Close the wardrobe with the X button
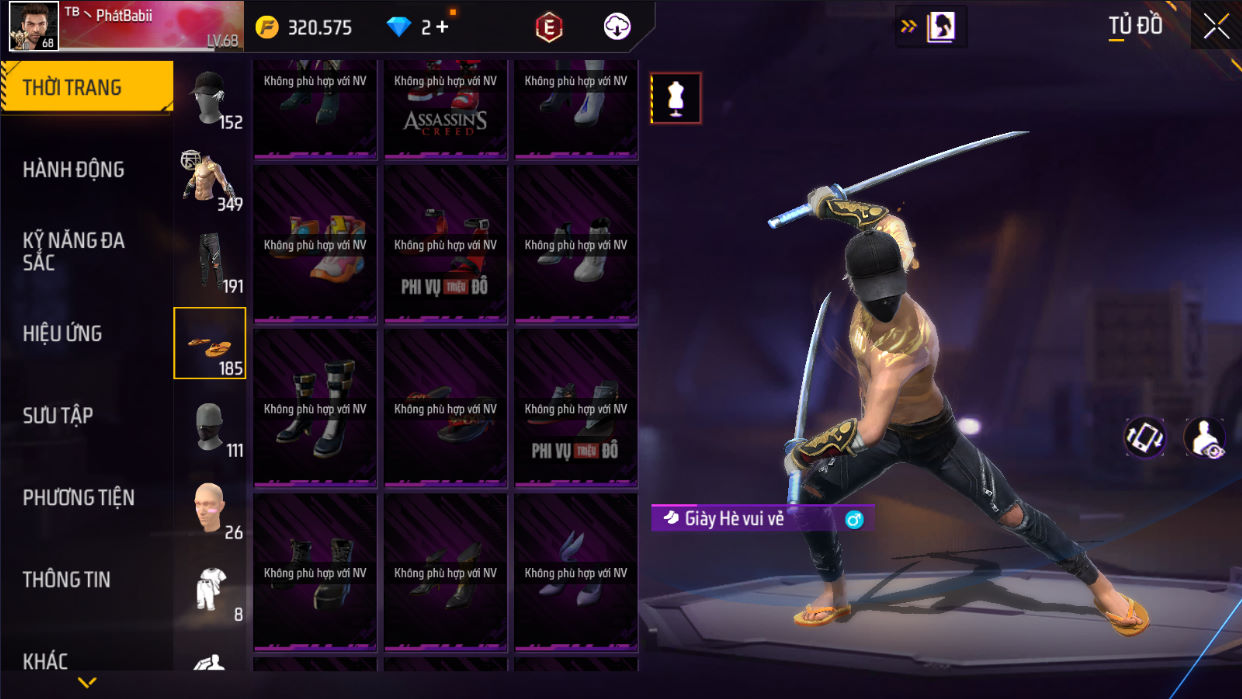 [1216, 27]
